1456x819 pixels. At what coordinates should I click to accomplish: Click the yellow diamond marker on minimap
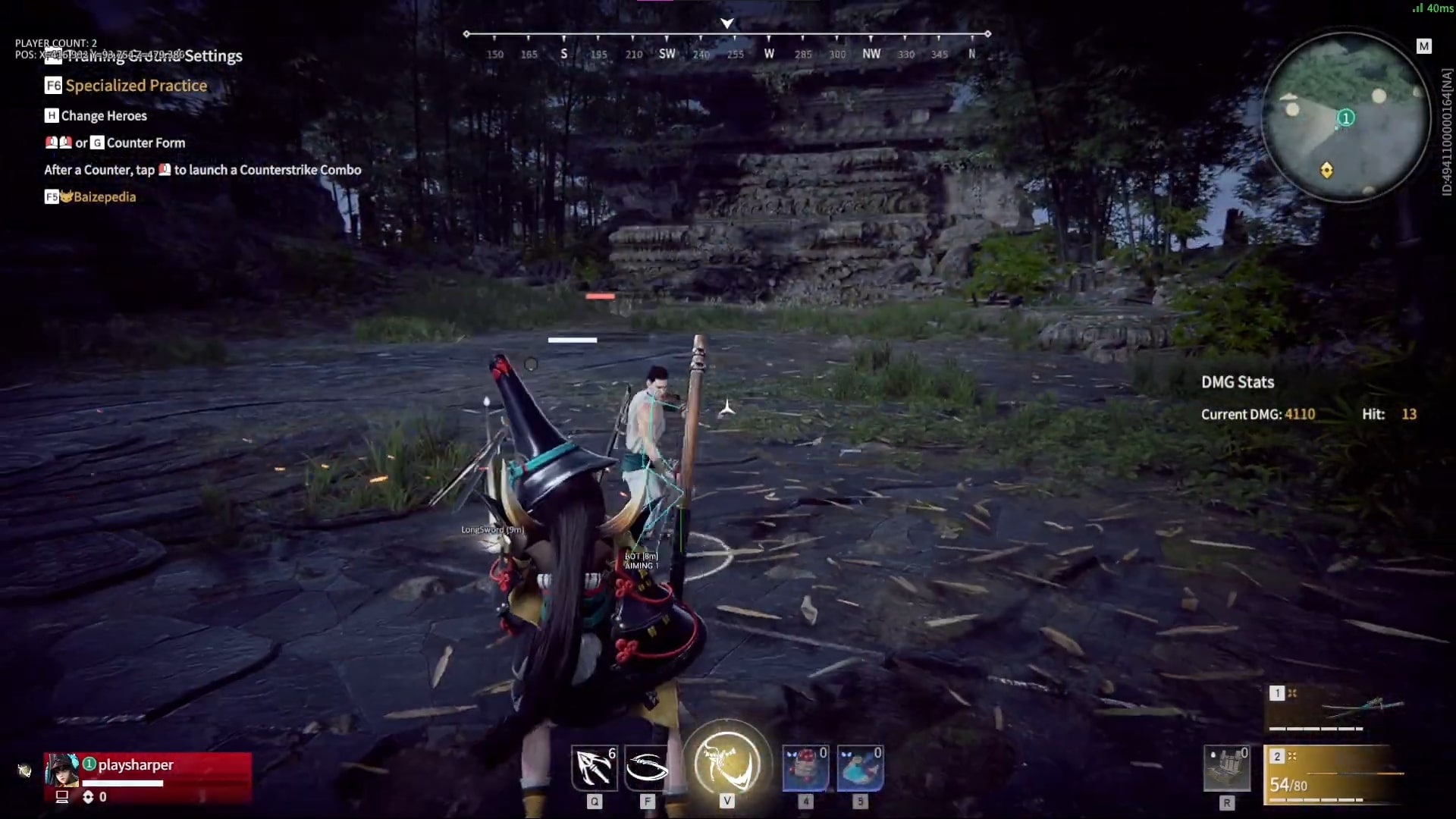click(1326, 170)
